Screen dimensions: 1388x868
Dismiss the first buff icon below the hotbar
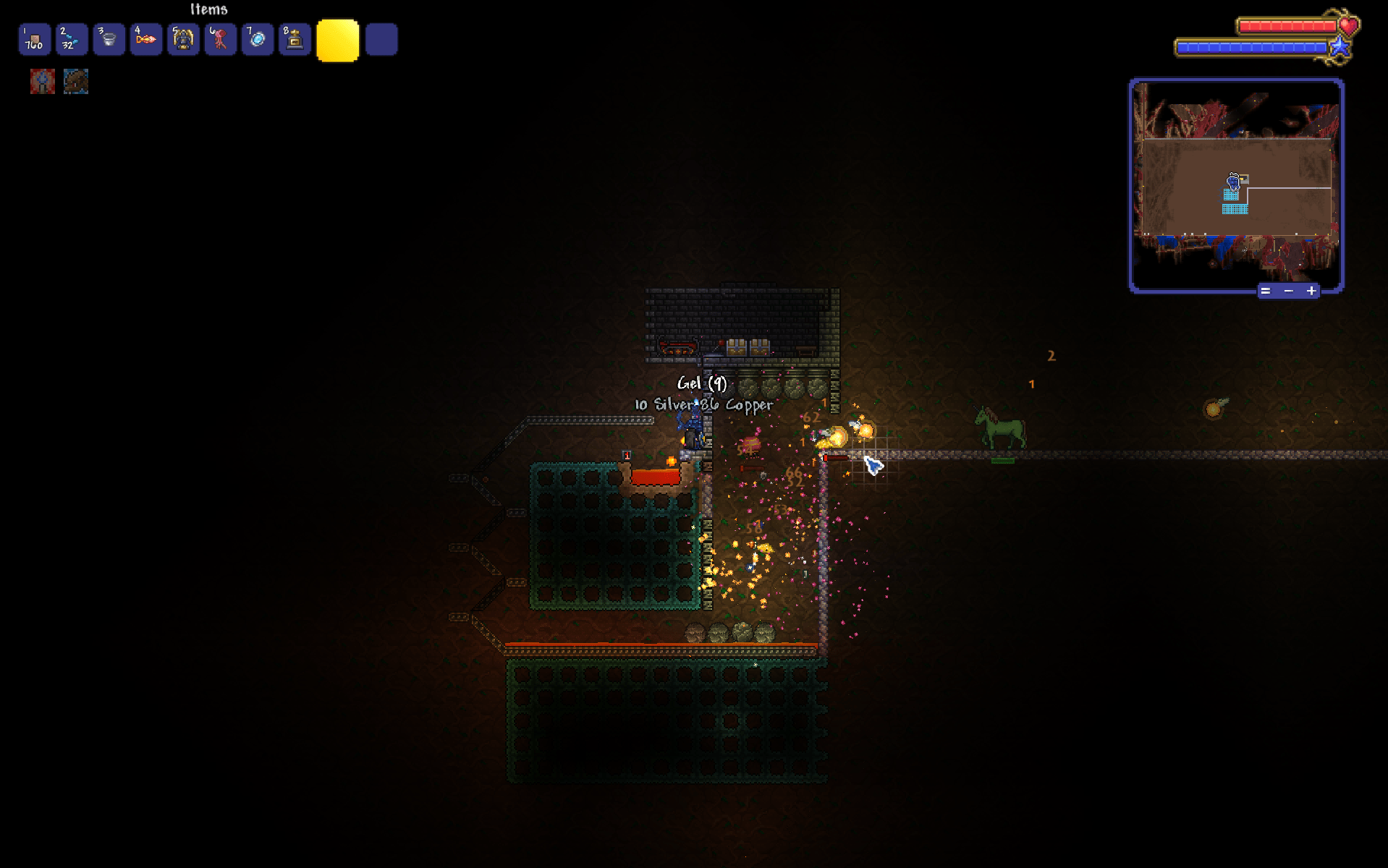(42, 82)
